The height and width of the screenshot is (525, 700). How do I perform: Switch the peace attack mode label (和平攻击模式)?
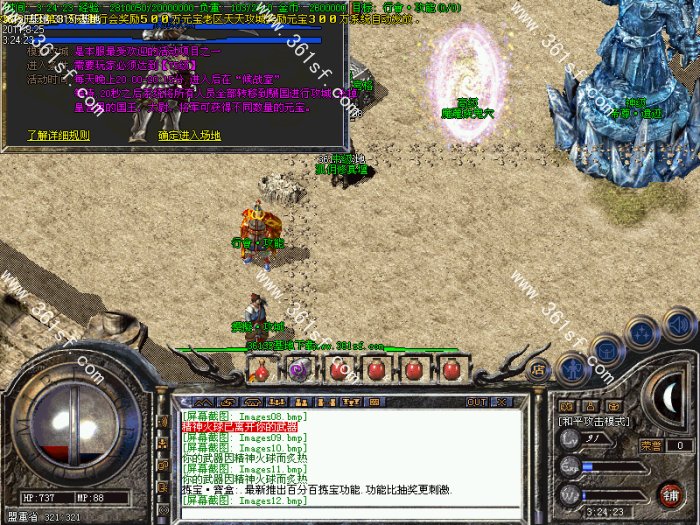(592, 423)
